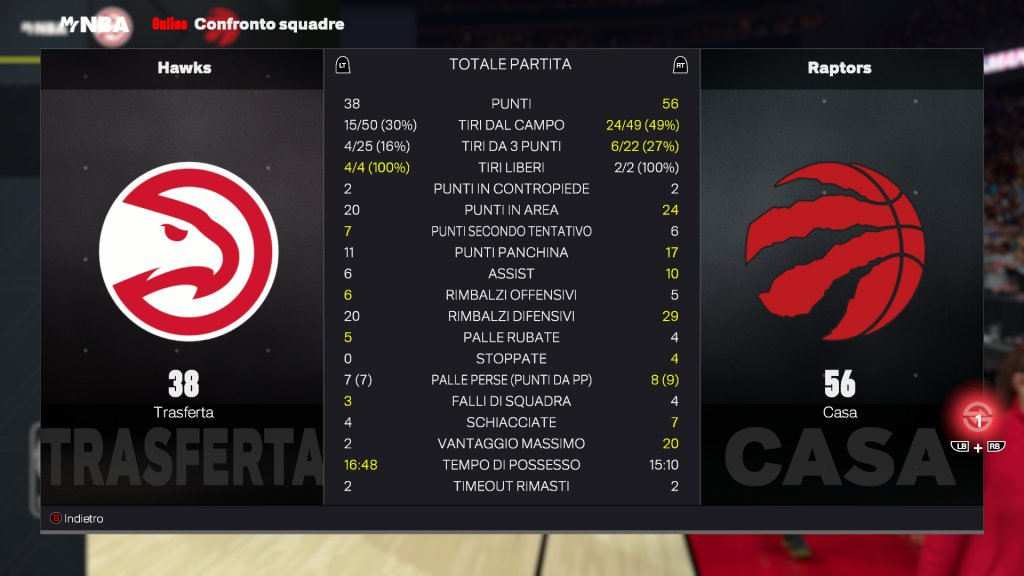Viewport: 1024px width, 576px height.
Task: Change the Totale Partita period selector
Action: (x=510, y=65)
